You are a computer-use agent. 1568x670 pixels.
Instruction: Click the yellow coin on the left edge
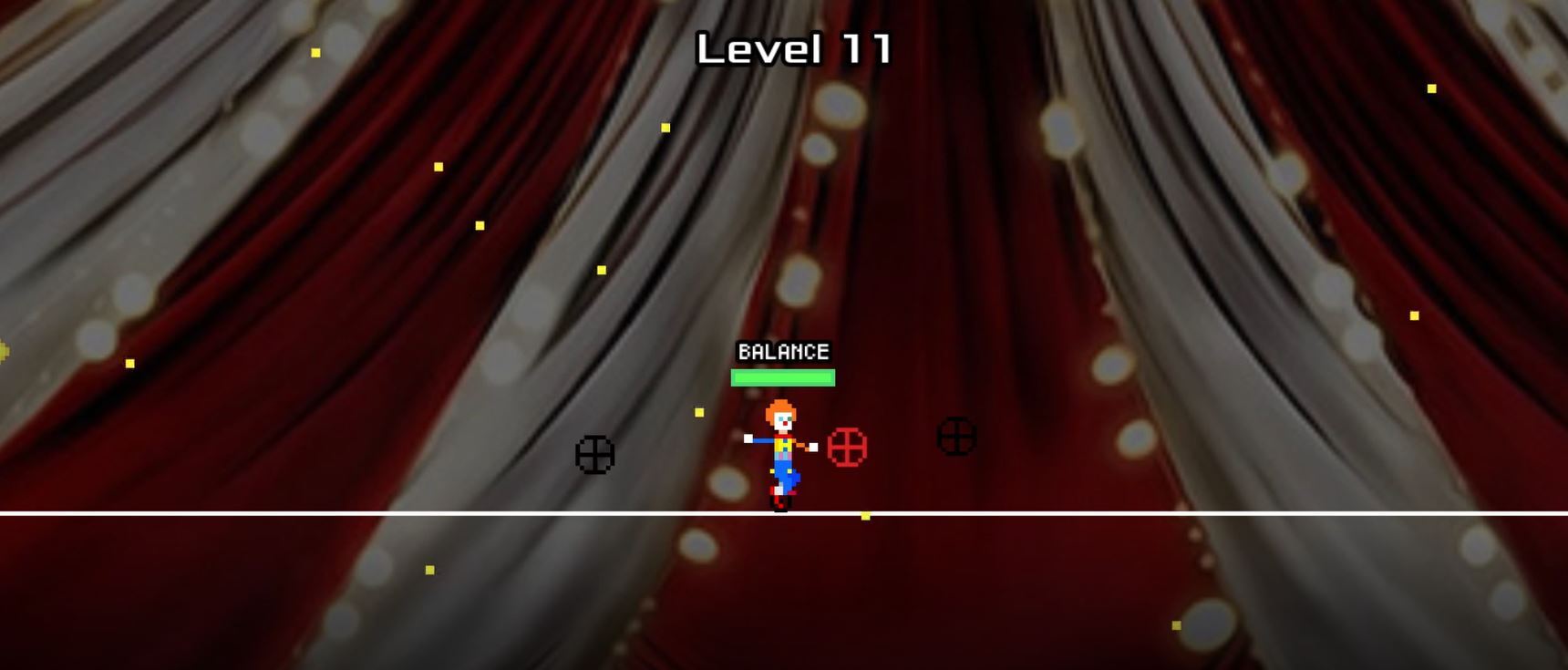(5, 351)
